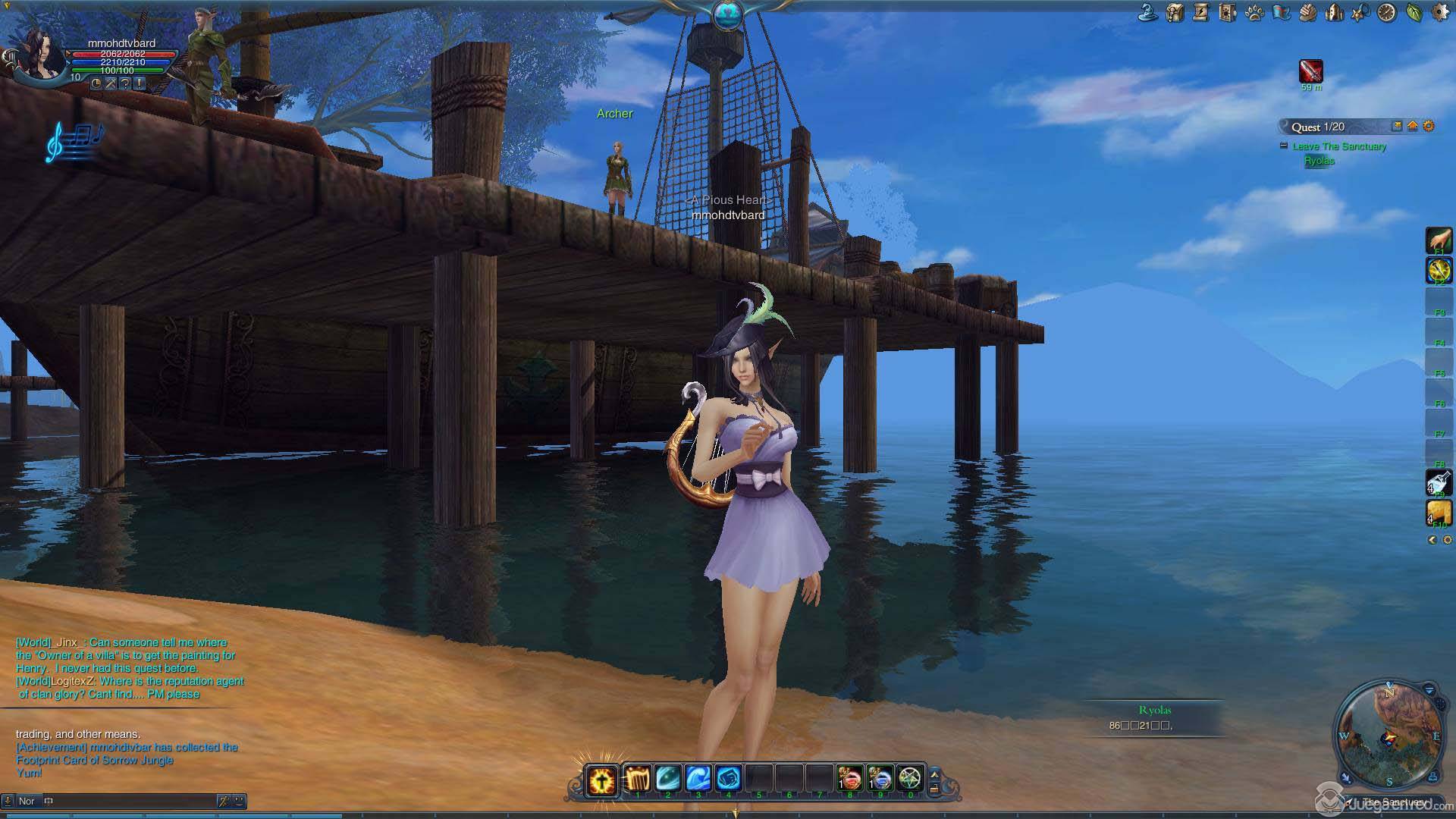
Task: Open the wizard hat menu icon
Action: pos(1148,12)
